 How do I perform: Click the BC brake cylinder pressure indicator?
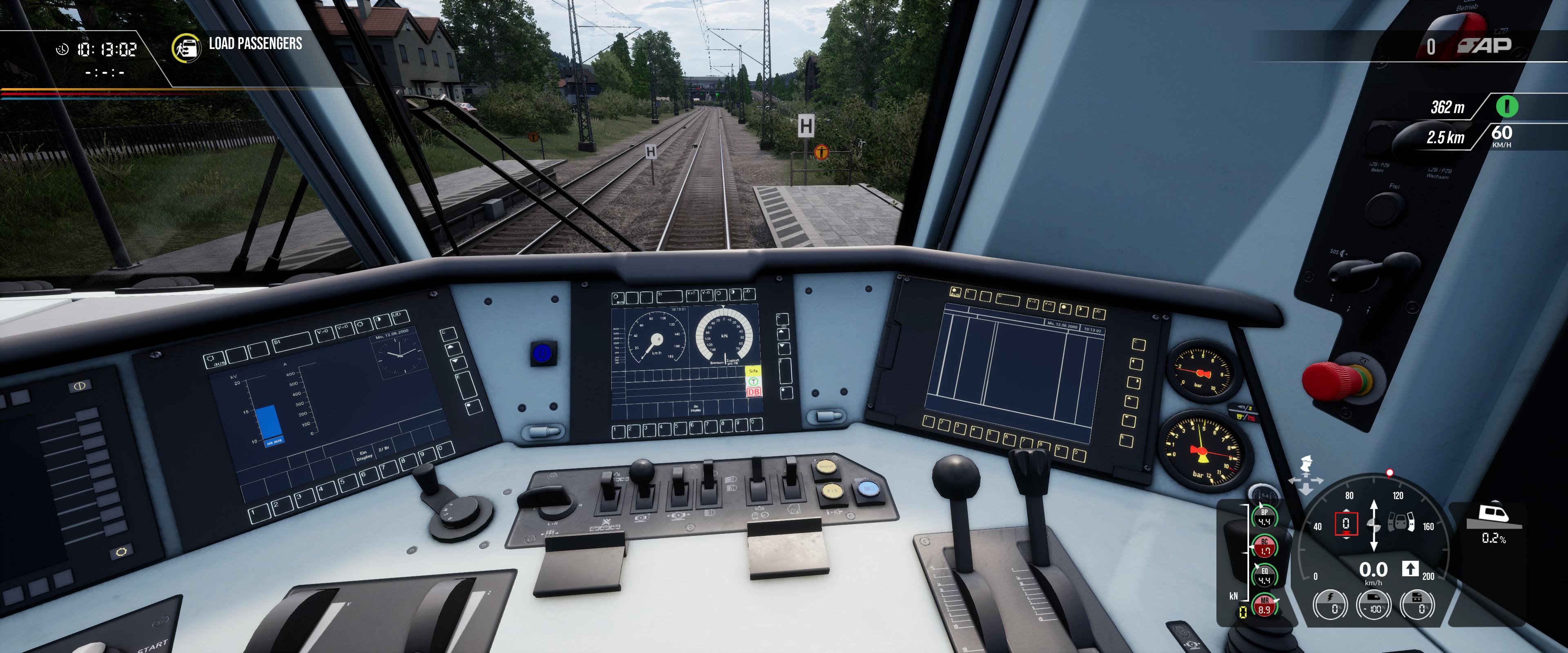1264,546
